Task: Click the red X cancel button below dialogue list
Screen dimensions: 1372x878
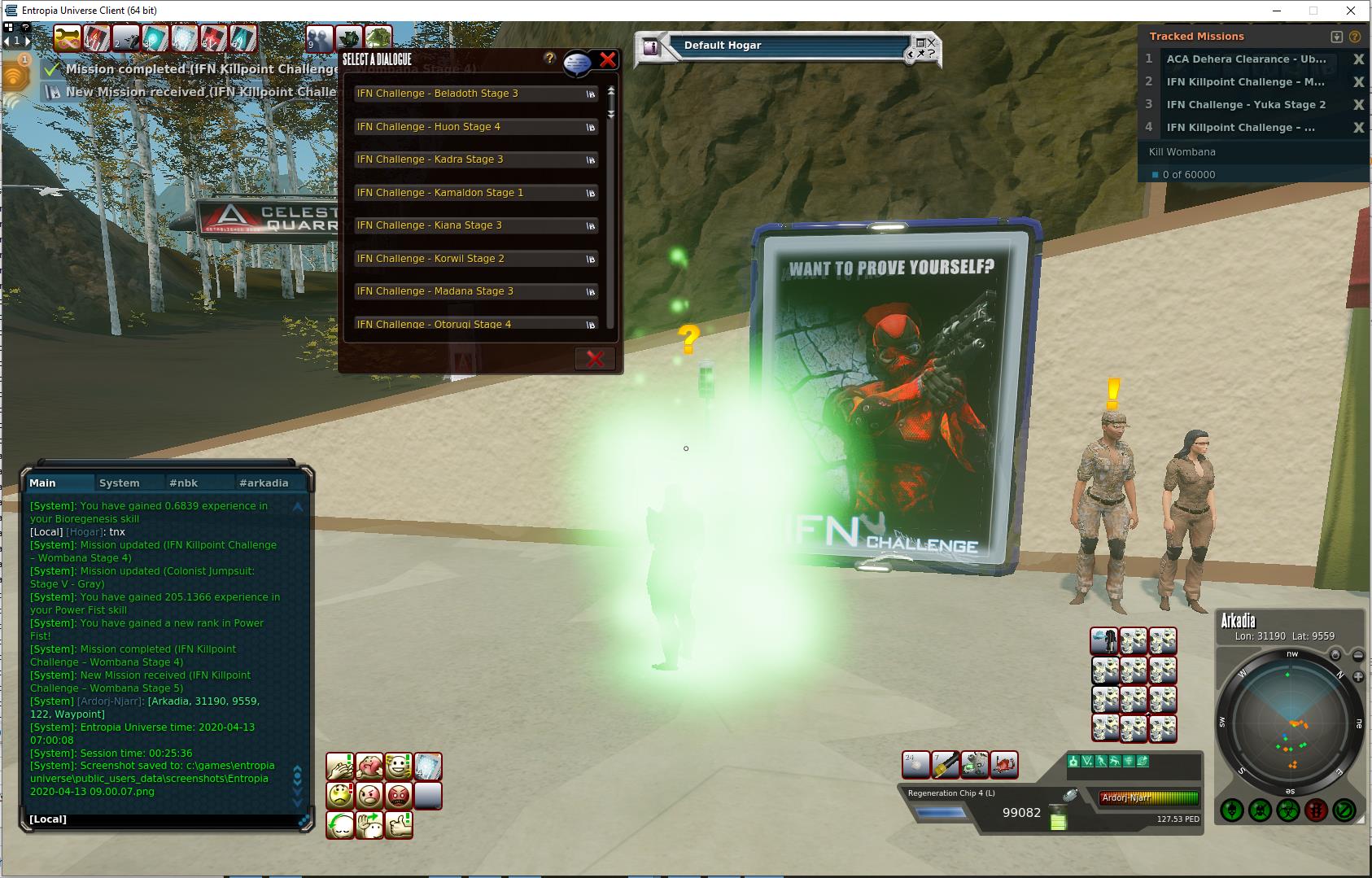Action: (x=595, y=359)
